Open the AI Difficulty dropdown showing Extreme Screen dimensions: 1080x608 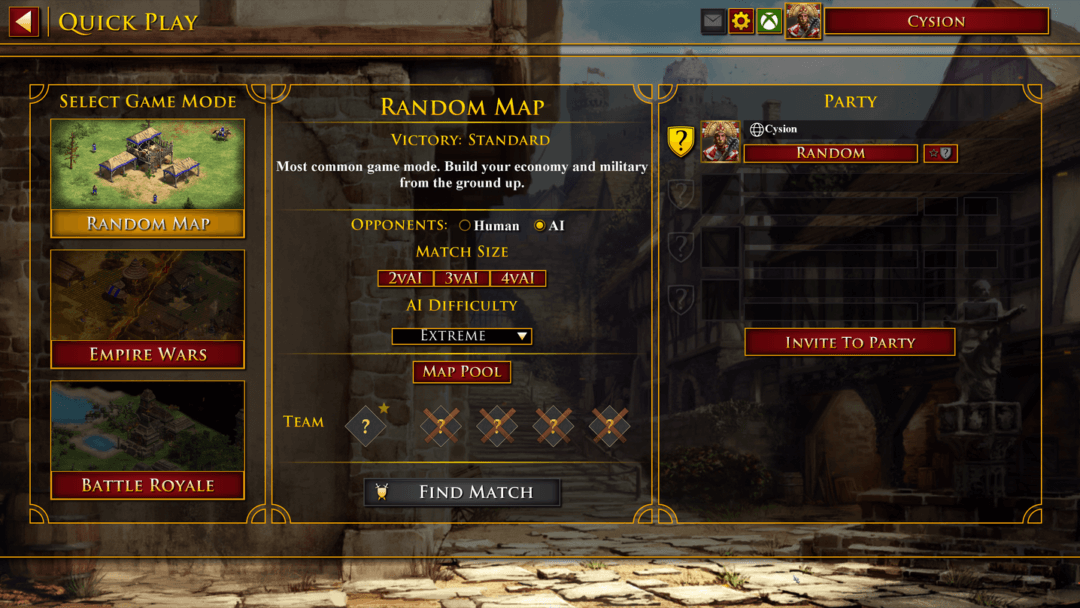461,336
